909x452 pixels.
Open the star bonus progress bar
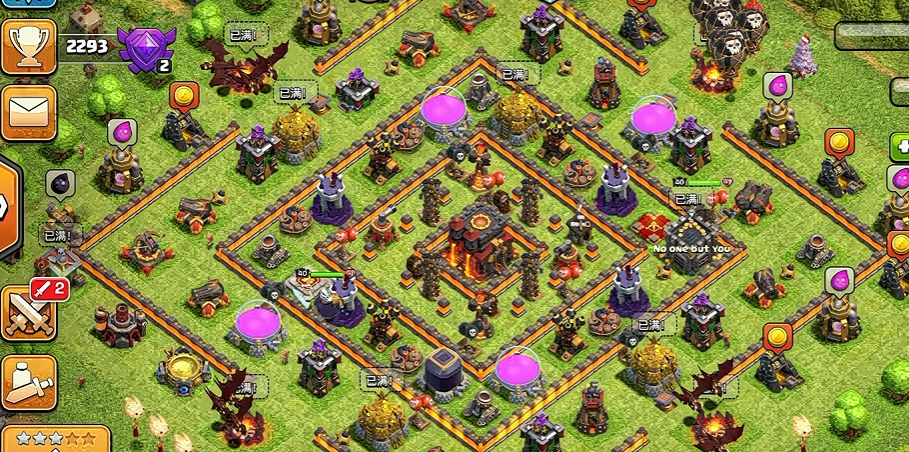(x=55, y=439)
